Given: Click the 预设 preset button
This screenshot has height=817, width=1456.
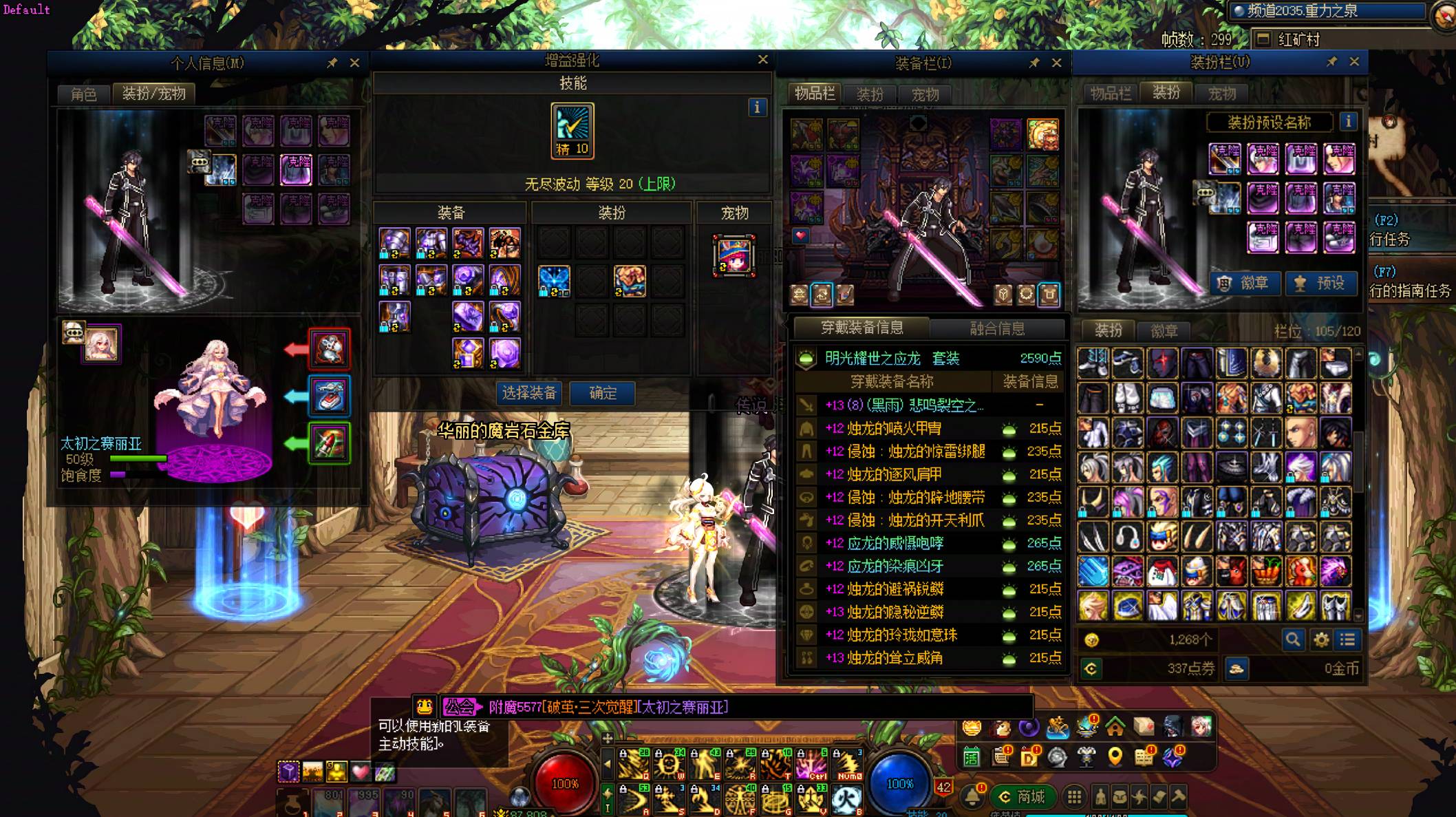Looking at the screenshot, I should 1321,283.
